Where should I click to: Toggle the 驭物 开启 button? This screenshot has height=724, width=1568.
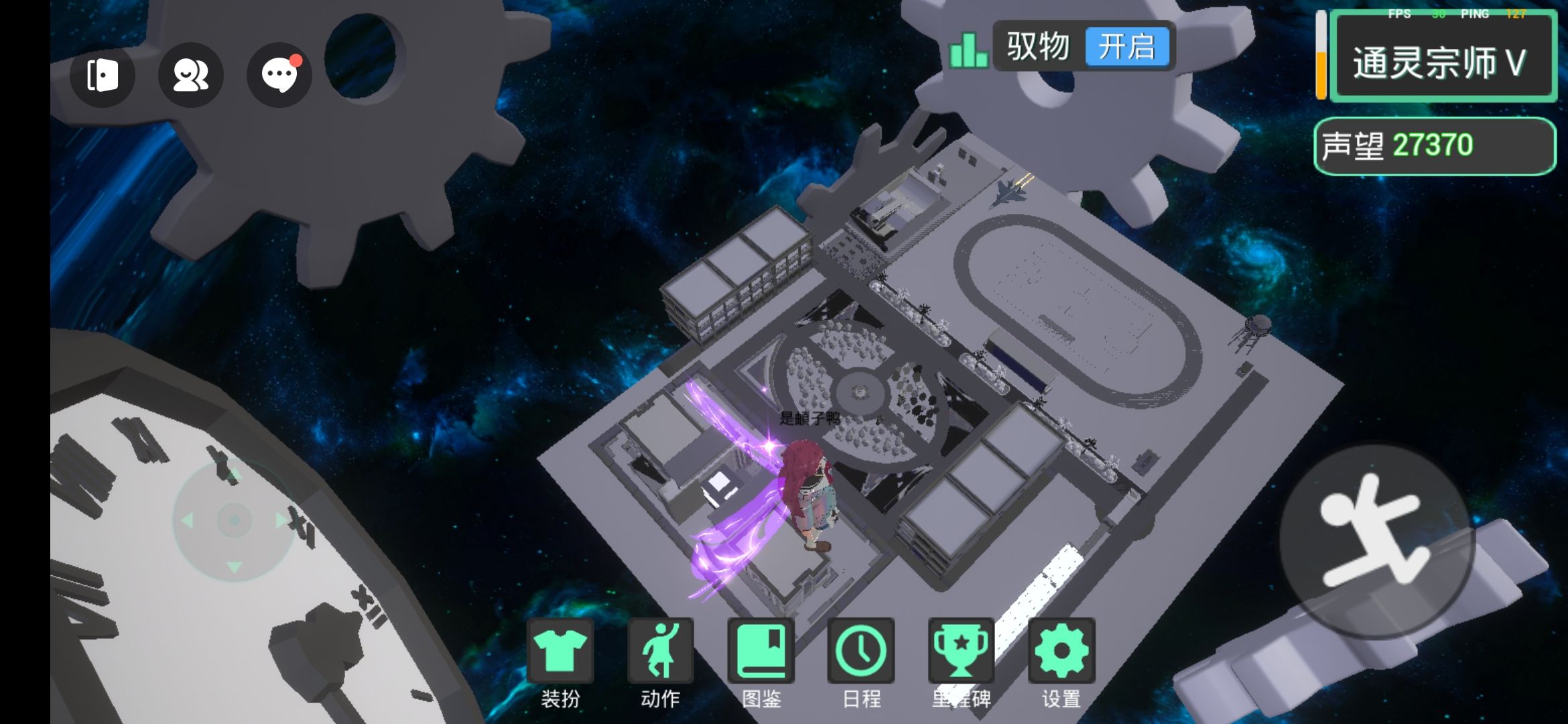pos(1126,47)
